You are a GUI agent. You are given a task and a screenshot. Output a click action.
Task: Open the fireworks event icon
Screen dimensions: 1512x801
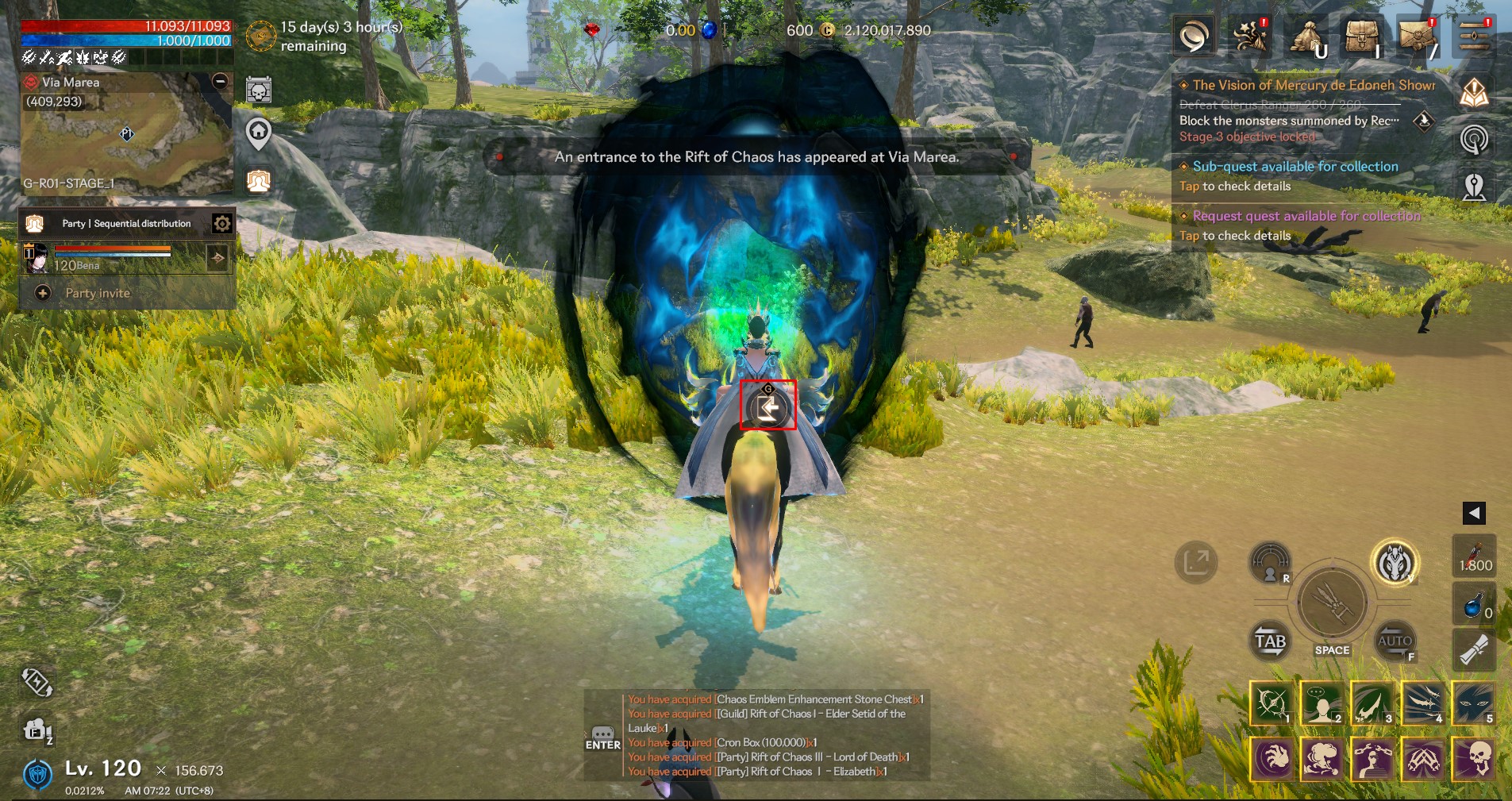[x=1250, y=37]
